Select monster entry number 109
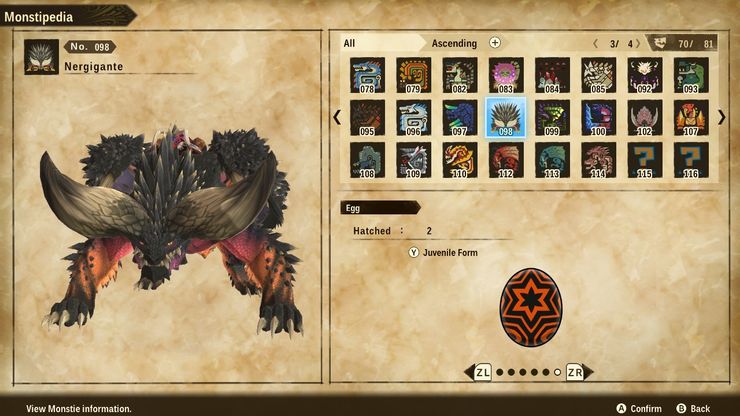Screen dimensions: 740x416 [413, 160]
